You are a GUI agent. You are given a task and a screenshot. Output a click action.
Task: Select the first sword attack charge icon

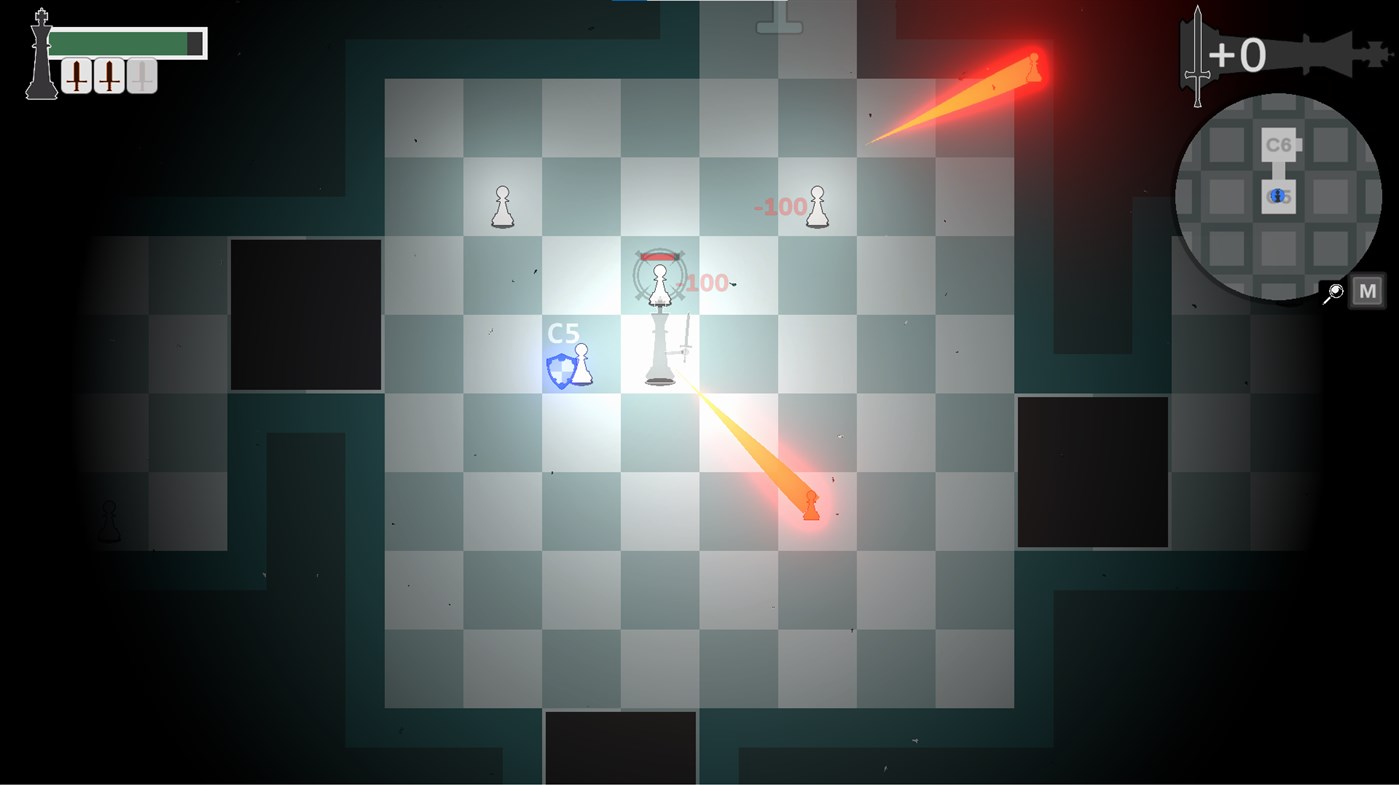[76, 74]
